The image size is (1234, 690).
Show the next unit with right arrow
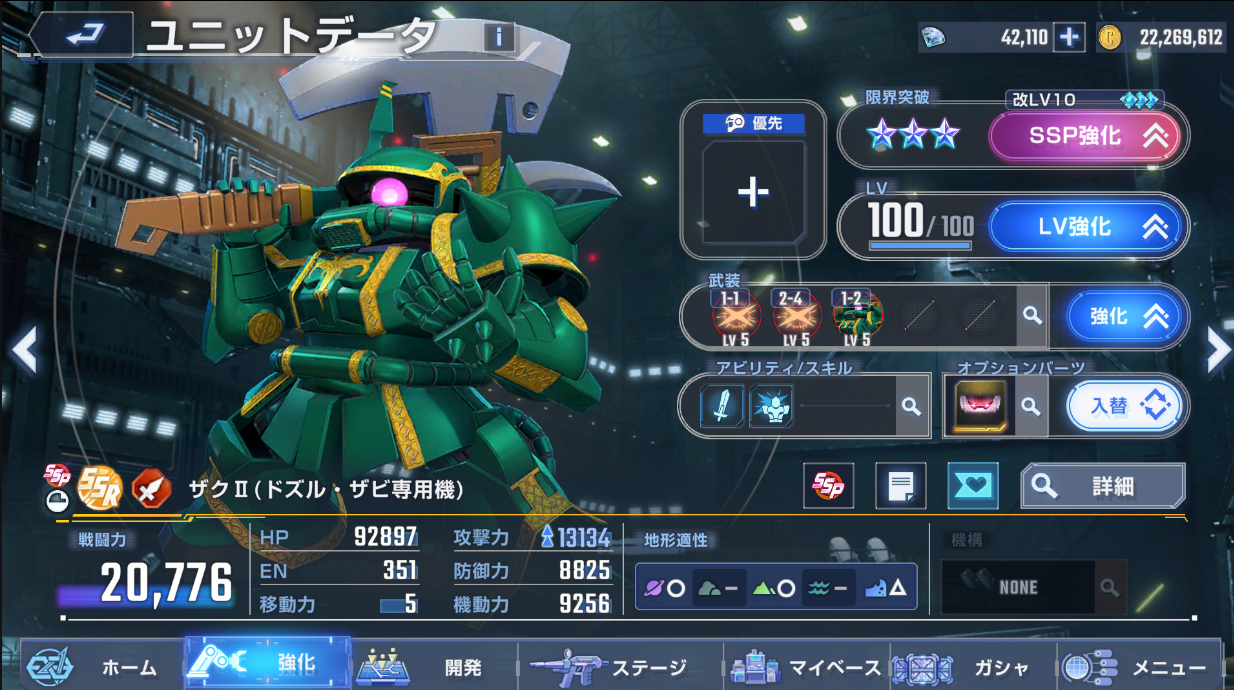click(1217, 349)
